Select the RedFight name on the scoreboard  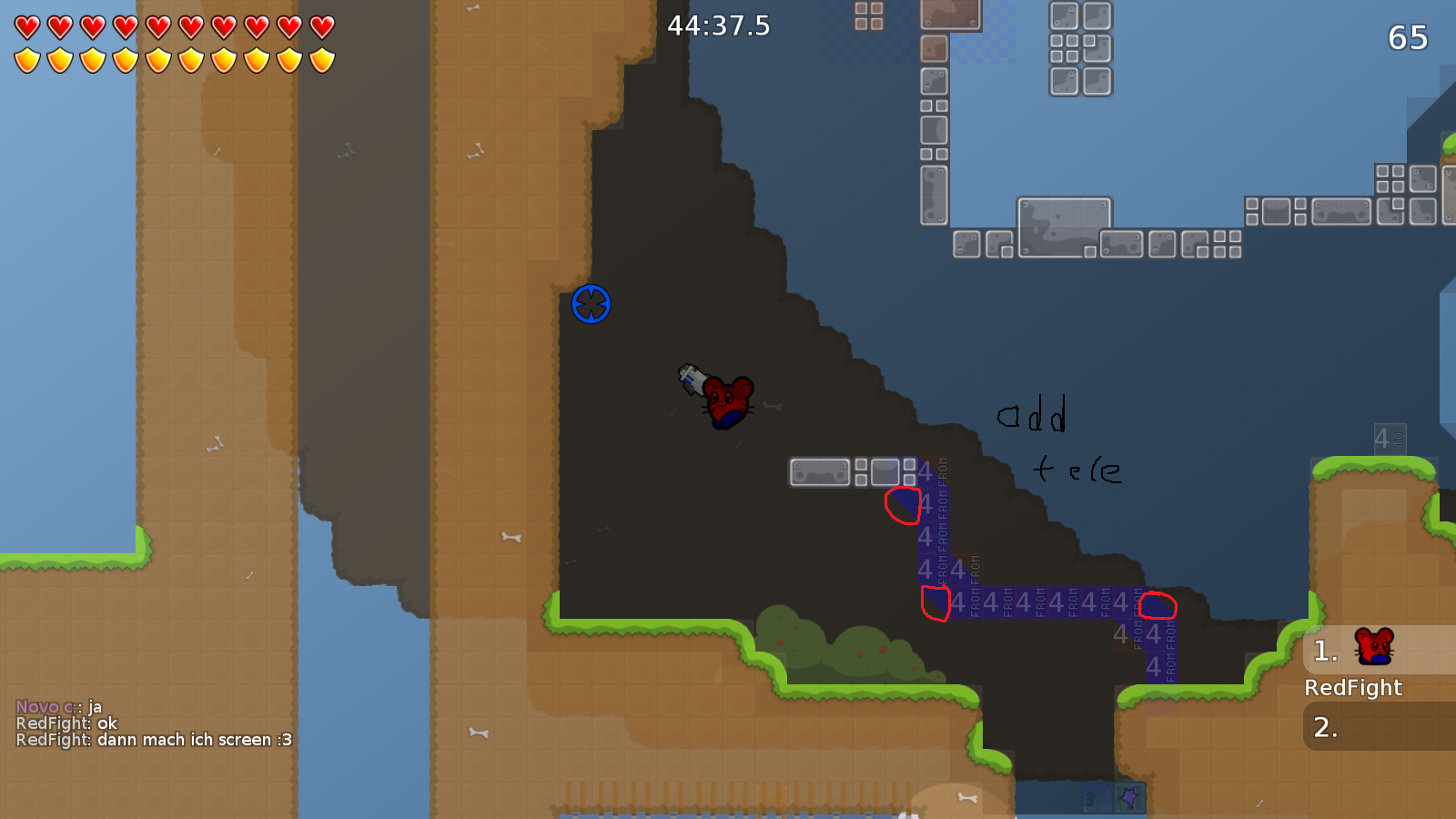(1356, 688)
